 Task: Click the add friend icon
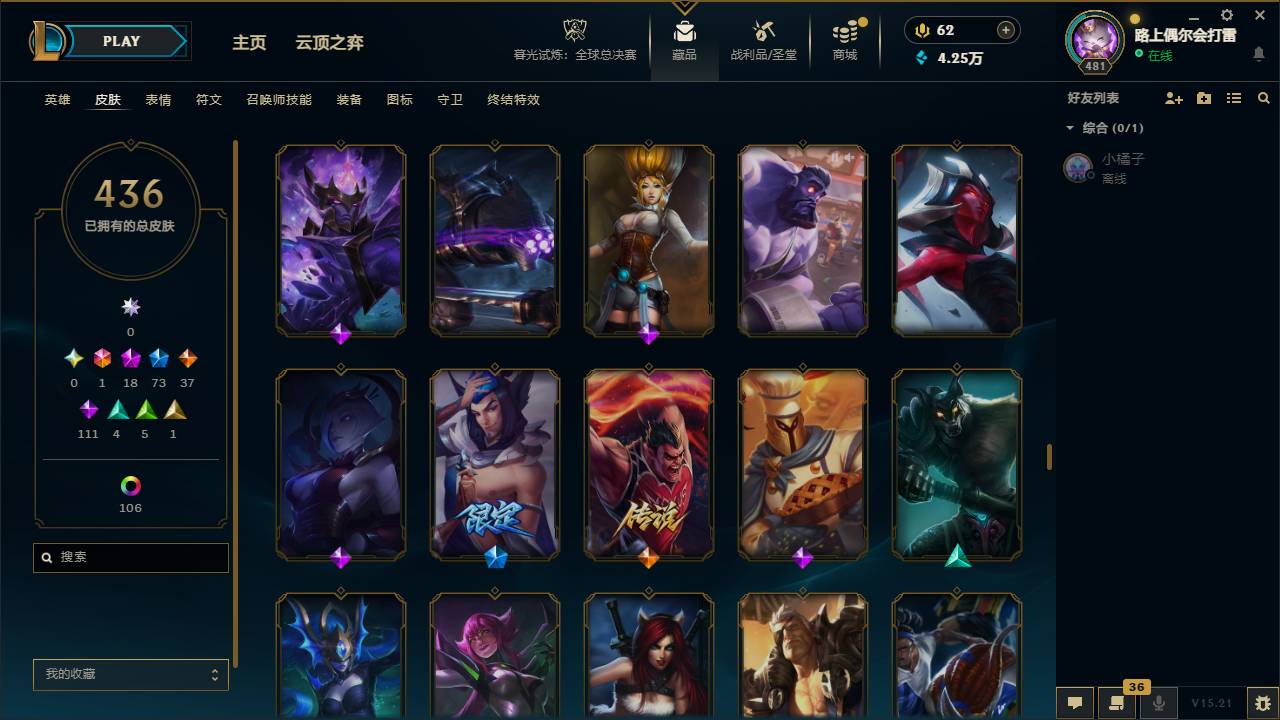(1173, 98)
